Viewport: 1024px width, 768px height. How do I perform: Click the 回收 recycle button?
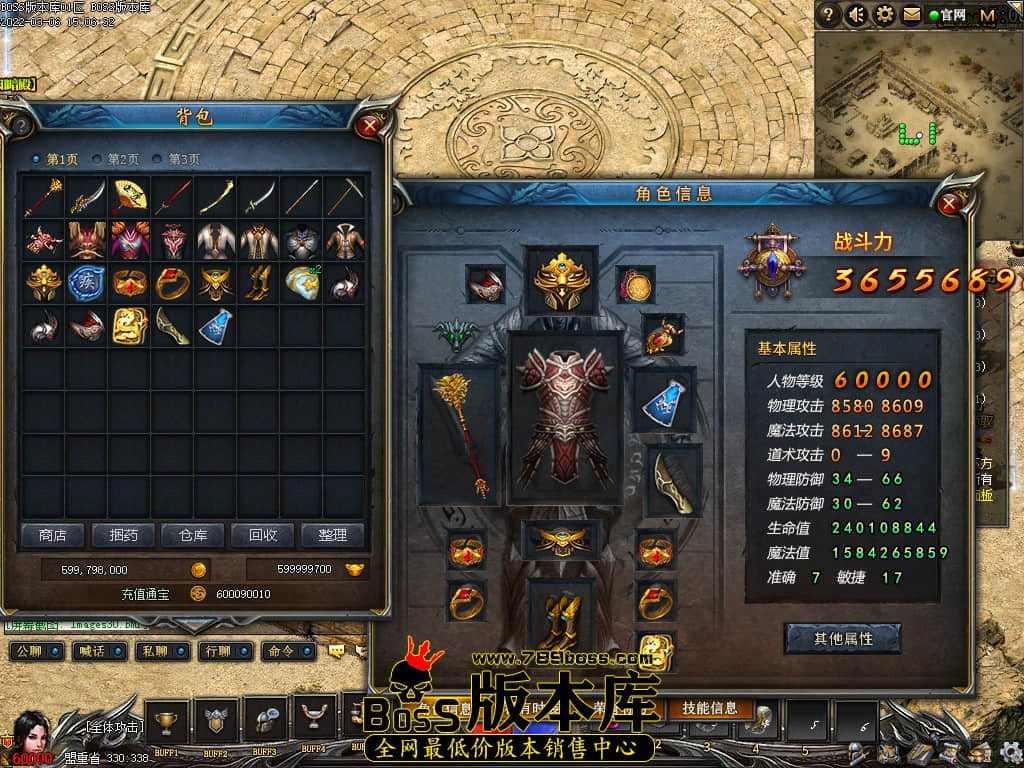[263, 536]
